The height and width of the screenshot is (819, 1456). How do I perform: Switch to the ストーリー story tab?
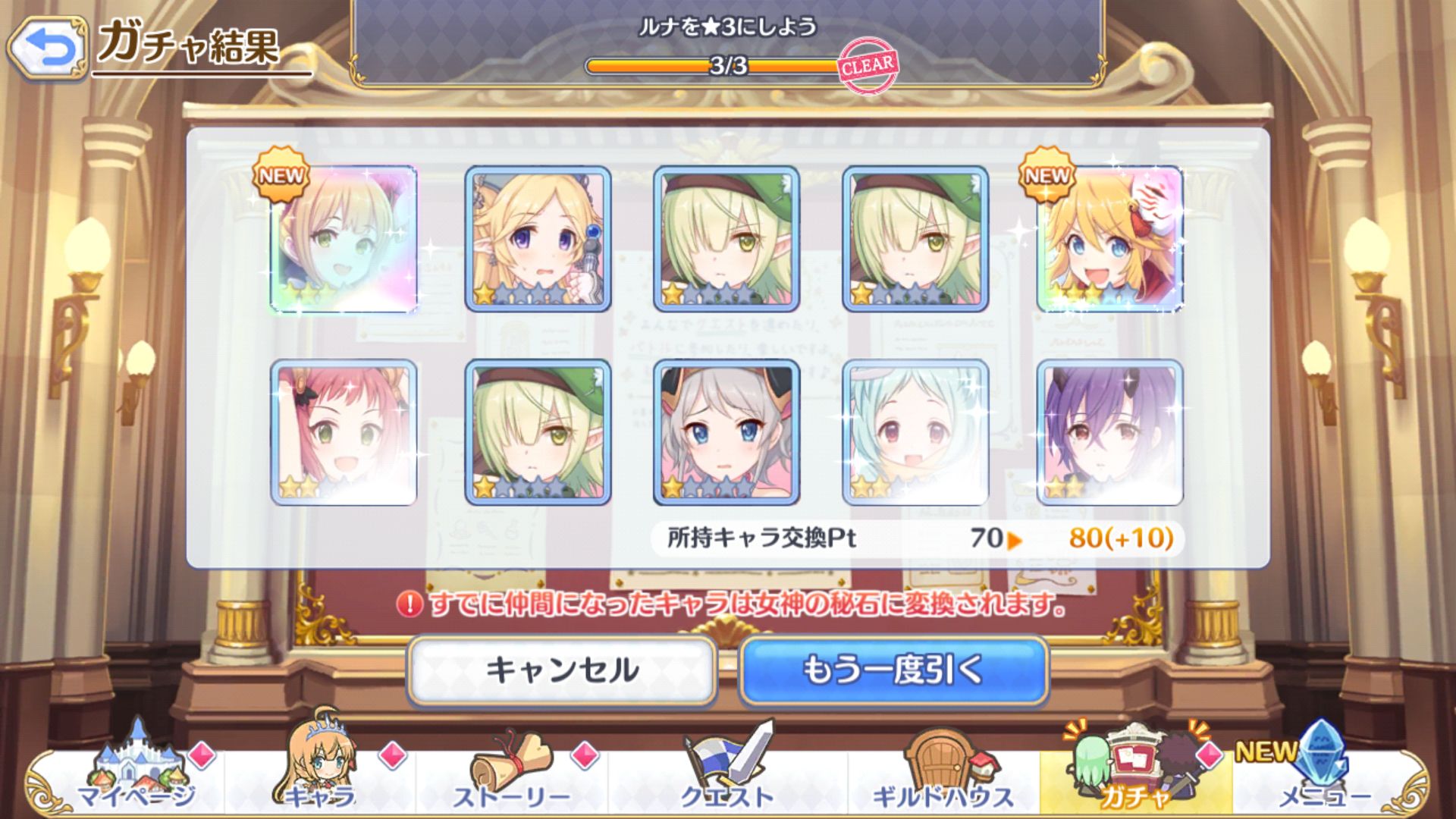(x=511, y=773)
